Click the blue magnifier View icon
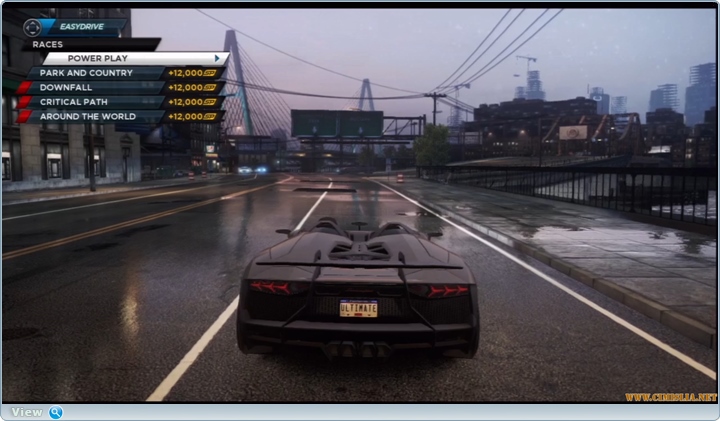The width and height of the screenshot is (720, 421). click(56, 412)
